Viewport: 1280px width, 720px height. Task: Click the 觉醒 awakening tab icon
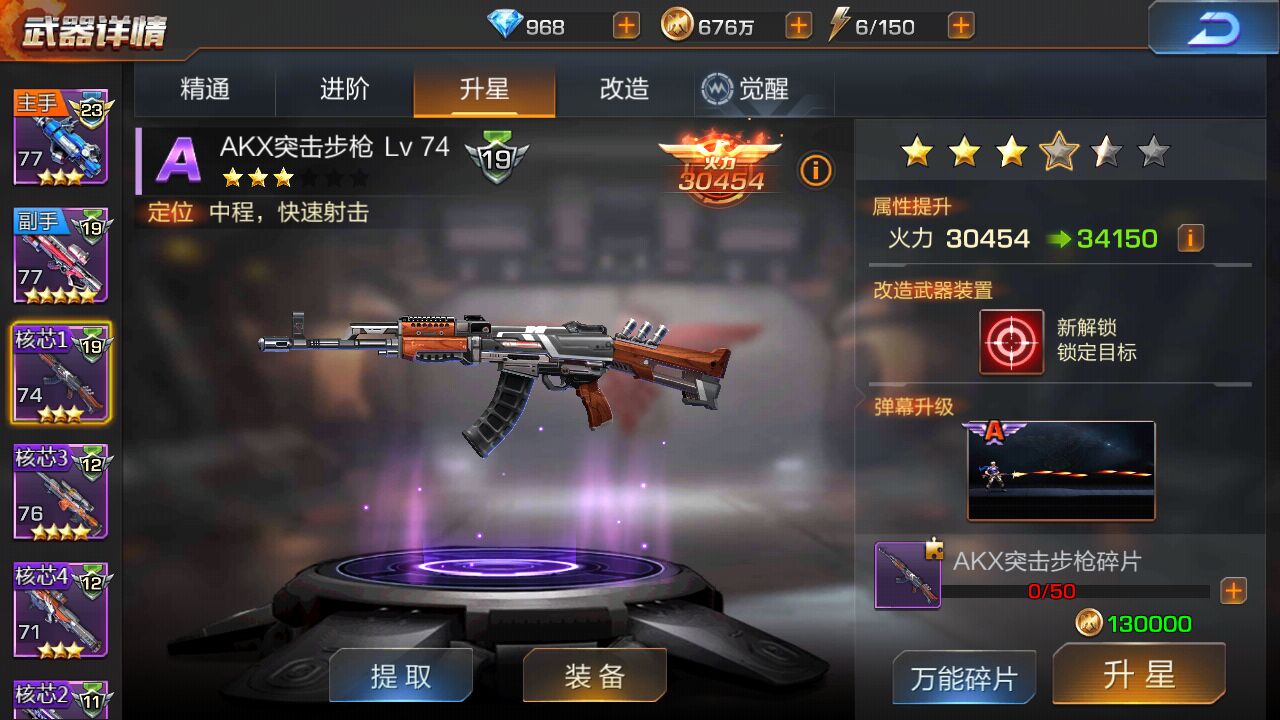(715, 89)
